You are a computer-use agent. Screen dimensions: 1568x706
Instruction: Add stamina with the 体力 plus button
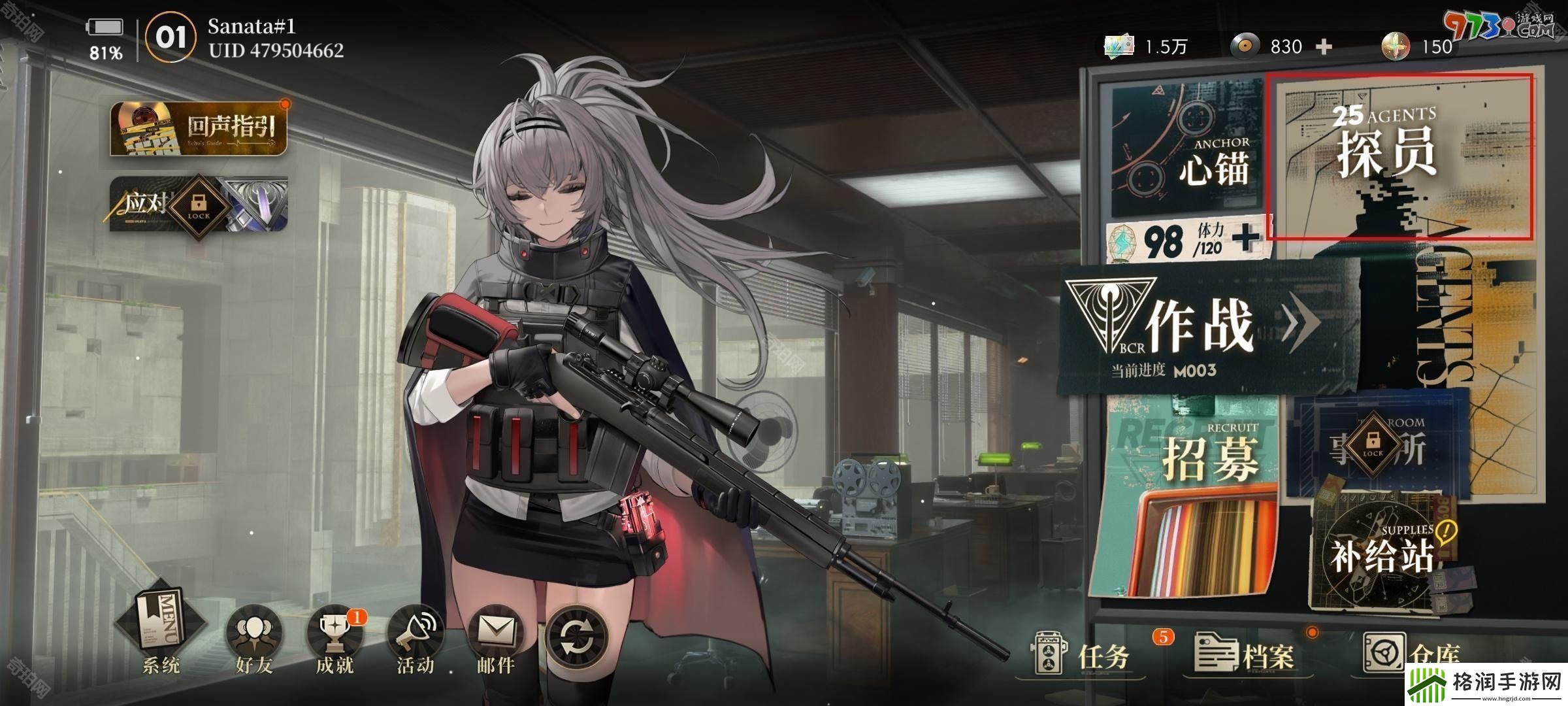1246,239
